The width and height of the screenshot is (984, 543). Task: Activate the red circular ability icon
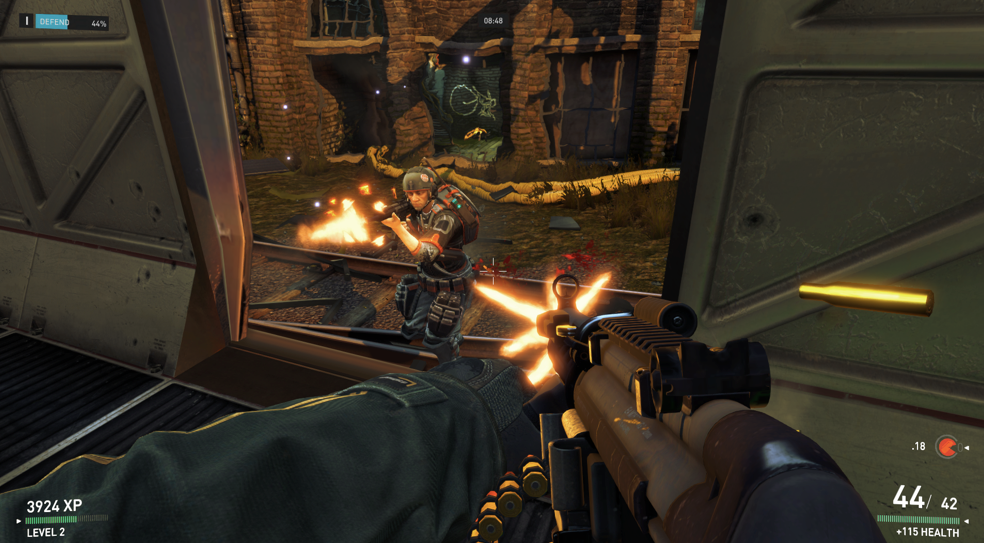click(946, 447)
